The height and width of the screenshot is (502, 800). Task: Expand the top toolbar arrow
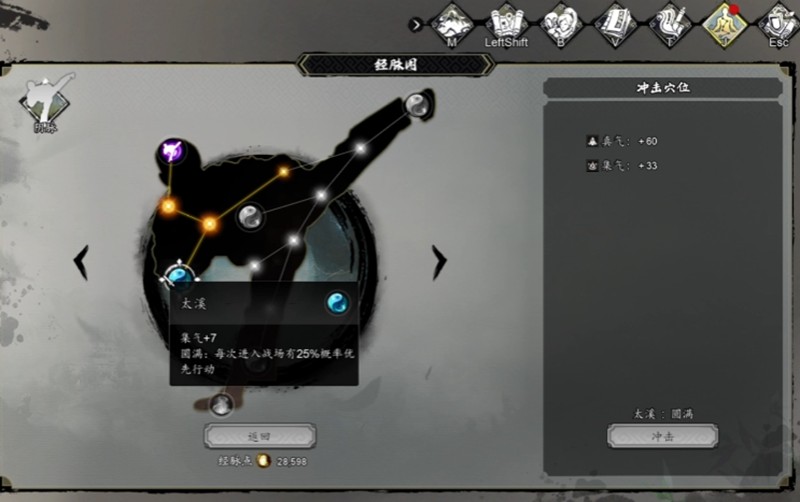[x=416, y=24]
